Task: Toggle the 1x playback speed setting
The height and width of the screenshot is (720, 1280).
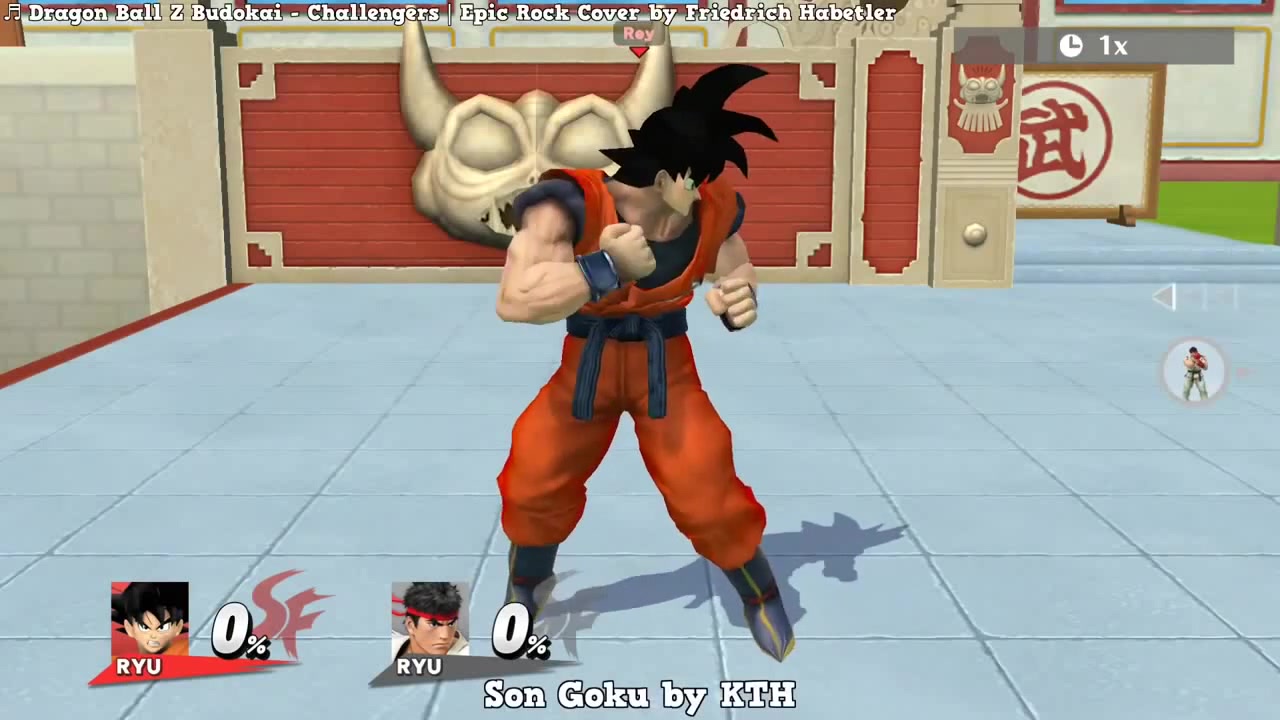Action: point(1113,46)
